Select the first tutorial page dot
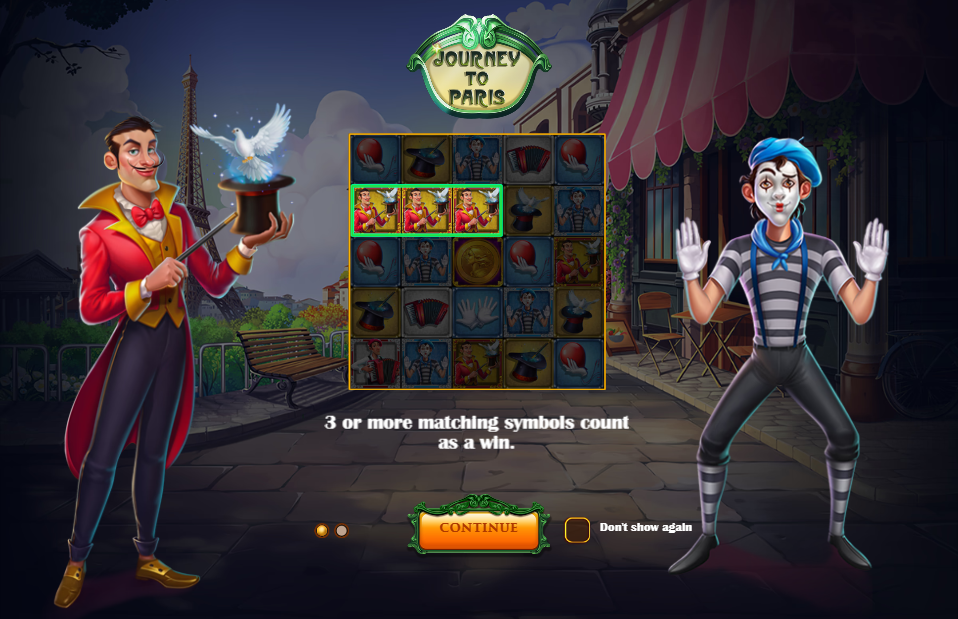This screenshot has width=958, height=619. [x=322, y=530]
